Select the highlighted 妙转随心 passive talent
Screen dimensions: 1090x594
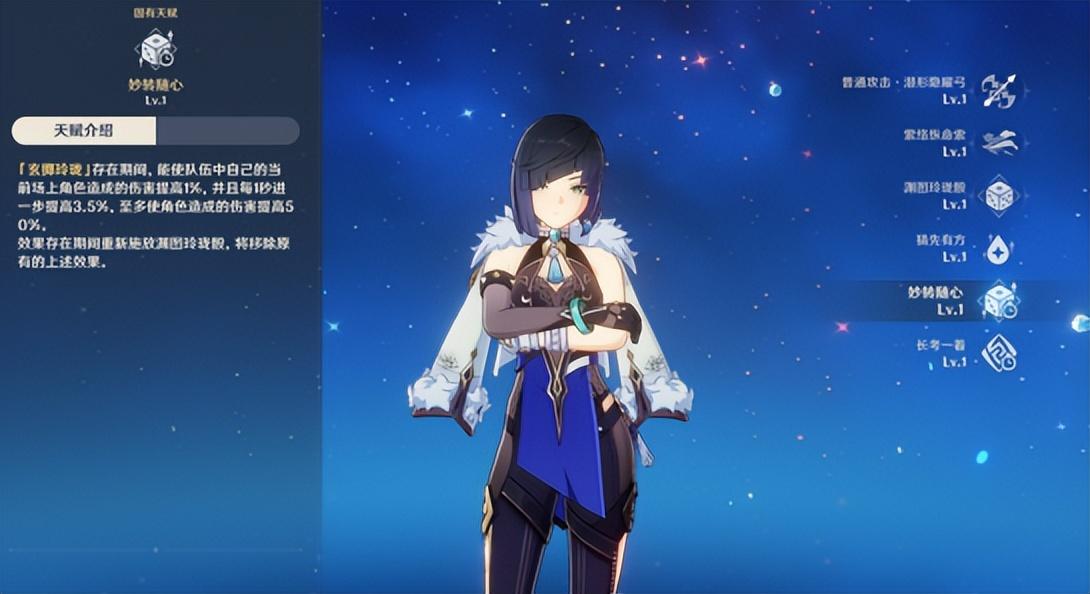(997, 301)
